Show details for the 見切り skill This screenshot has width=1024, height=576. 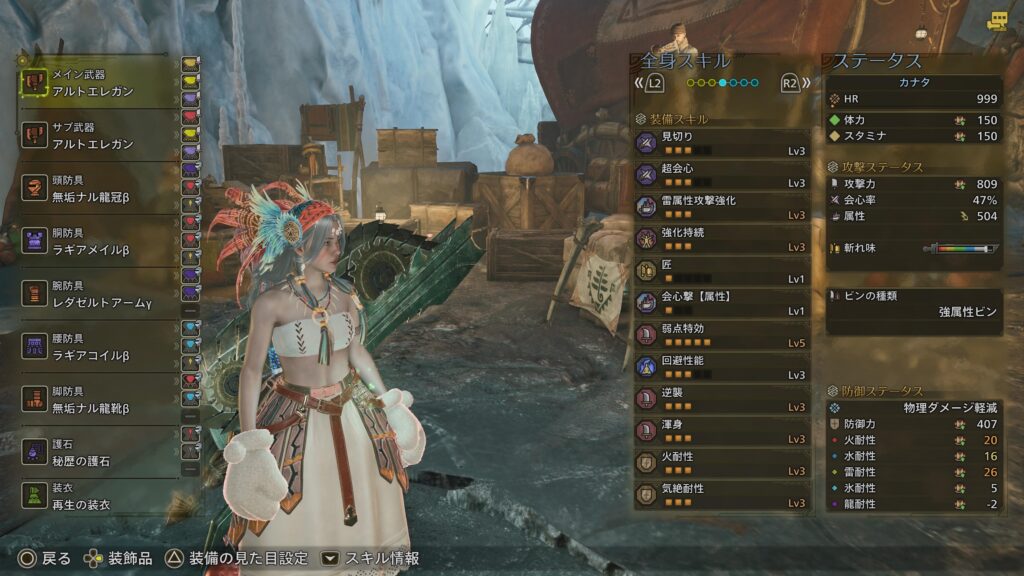click(x=722, y=143)
